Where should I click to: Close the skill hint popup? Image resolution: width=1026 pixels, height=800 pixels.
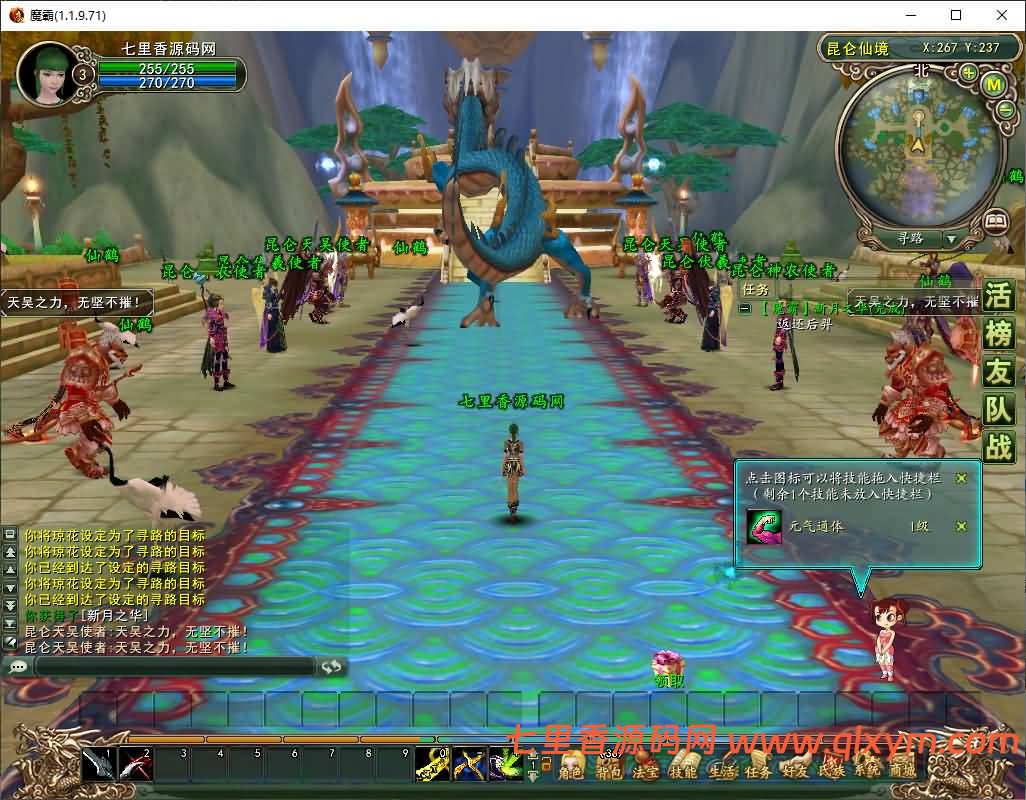click(961, 478)
